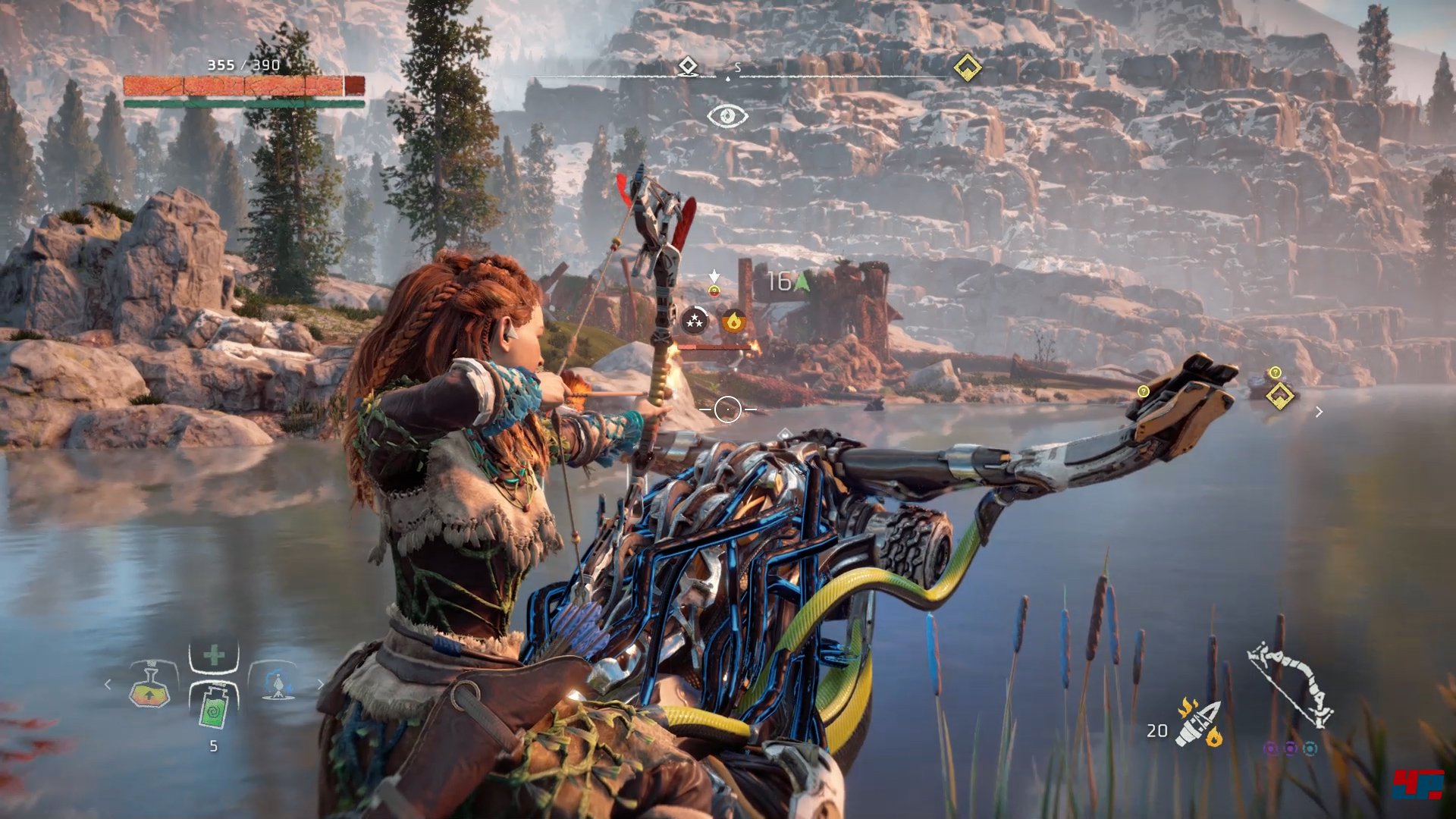Click the red and blue 4P watermark
The image size is (1456, 819).
pos(1417,785)
